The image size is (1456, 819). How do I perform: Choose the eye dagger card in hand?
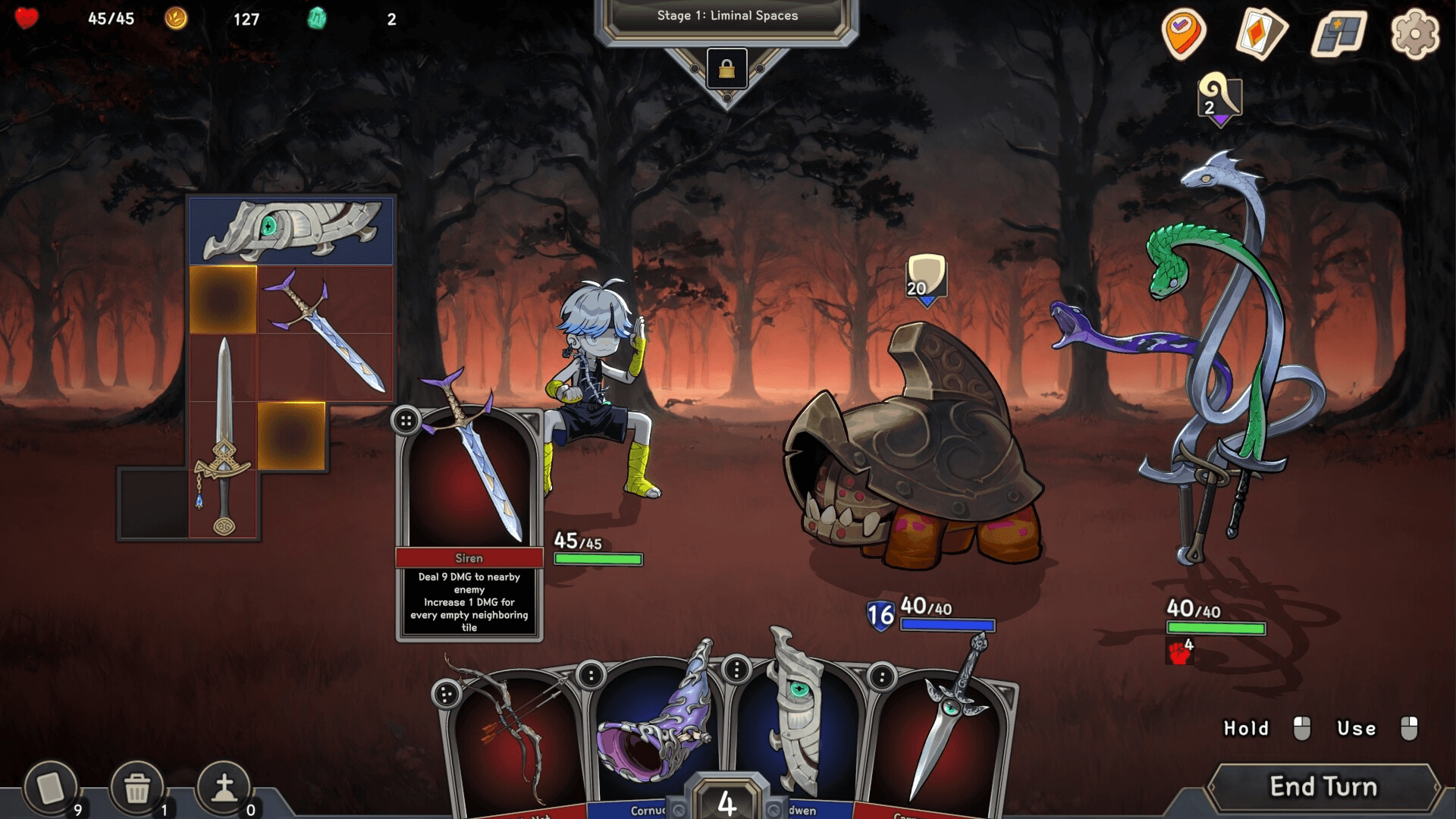tap(940, 739)
